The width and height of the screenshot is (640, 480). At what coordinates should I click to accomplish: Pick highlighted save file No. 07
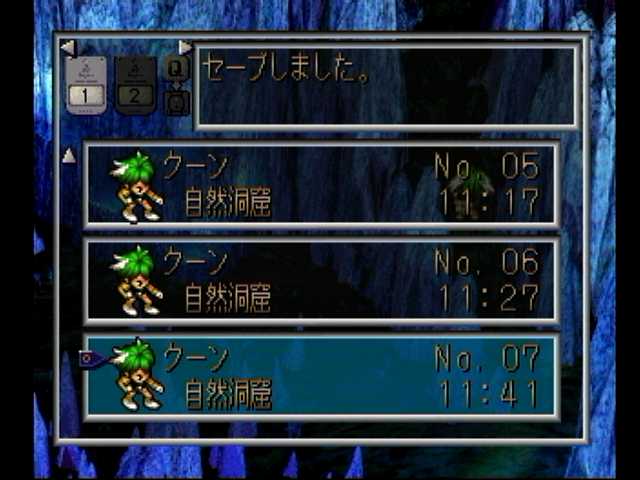click(320, 376)
